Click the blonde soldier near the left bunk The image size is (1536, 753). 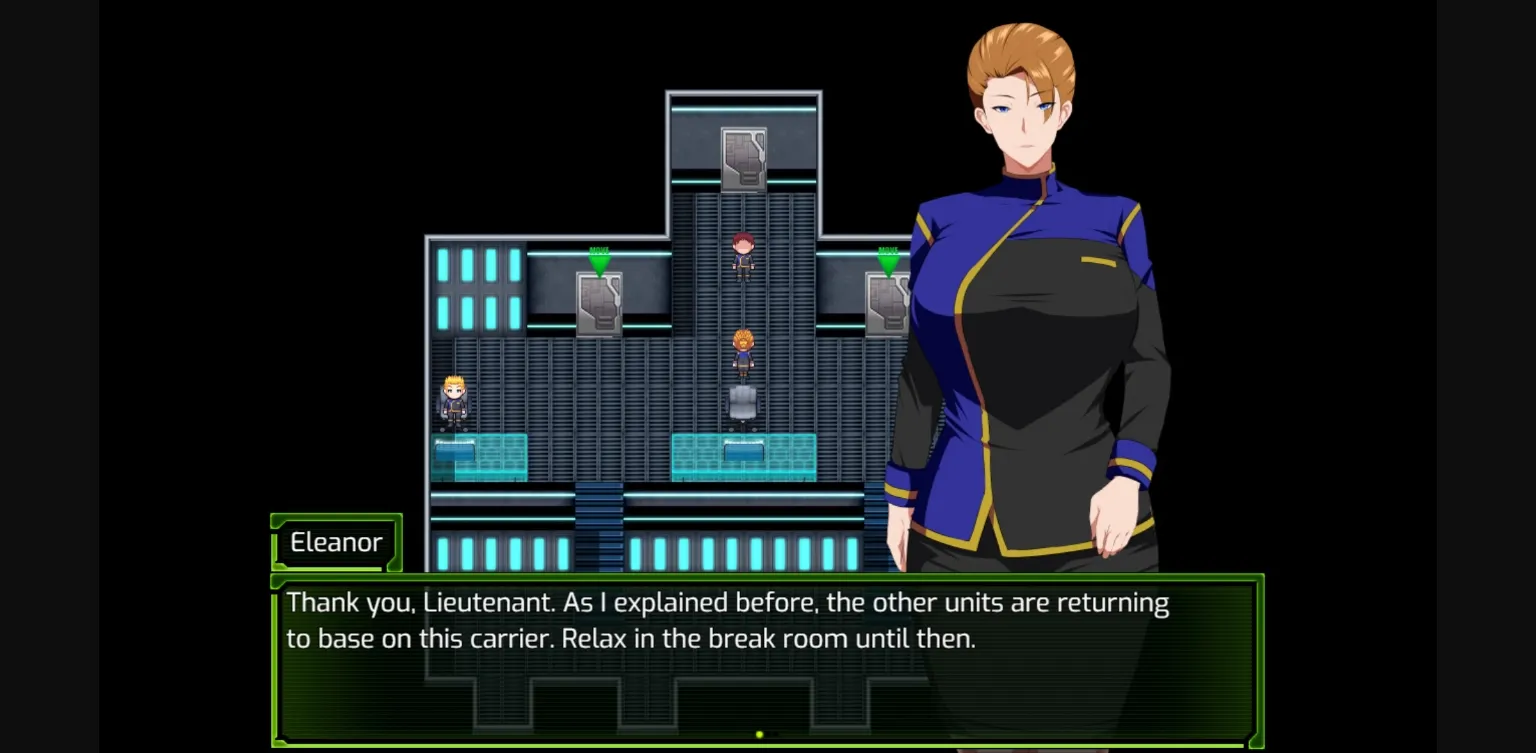coord(452,398)
